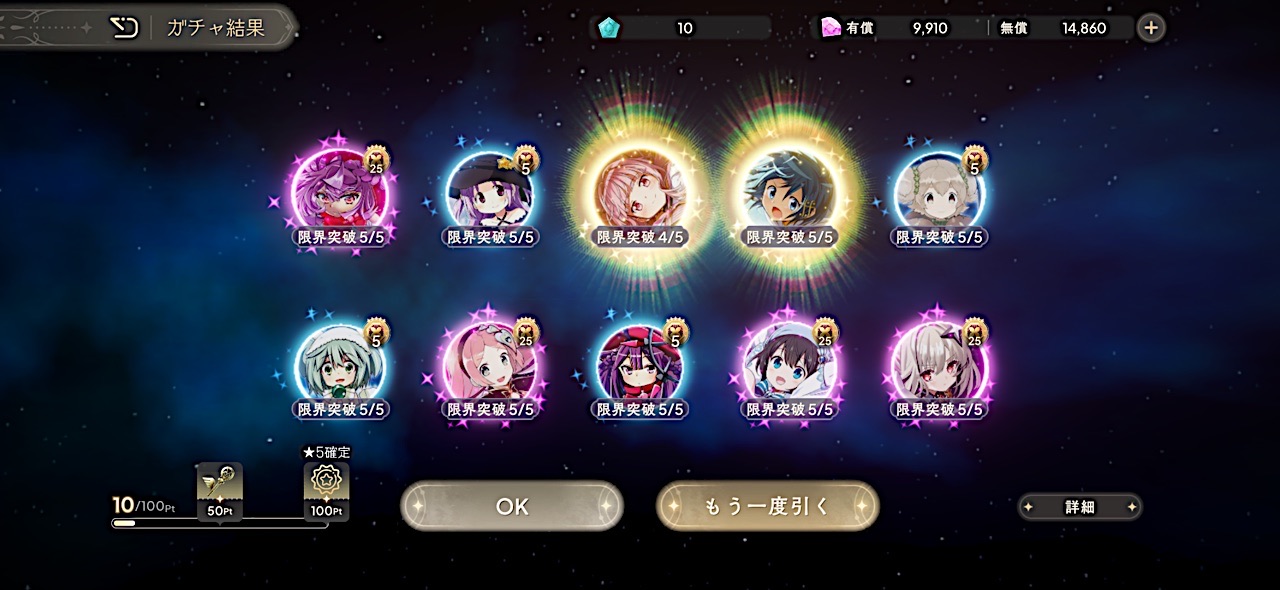Go back using the arrow icon
Image resolution: width=1280 pixels, height=590 pixels.
124,27
